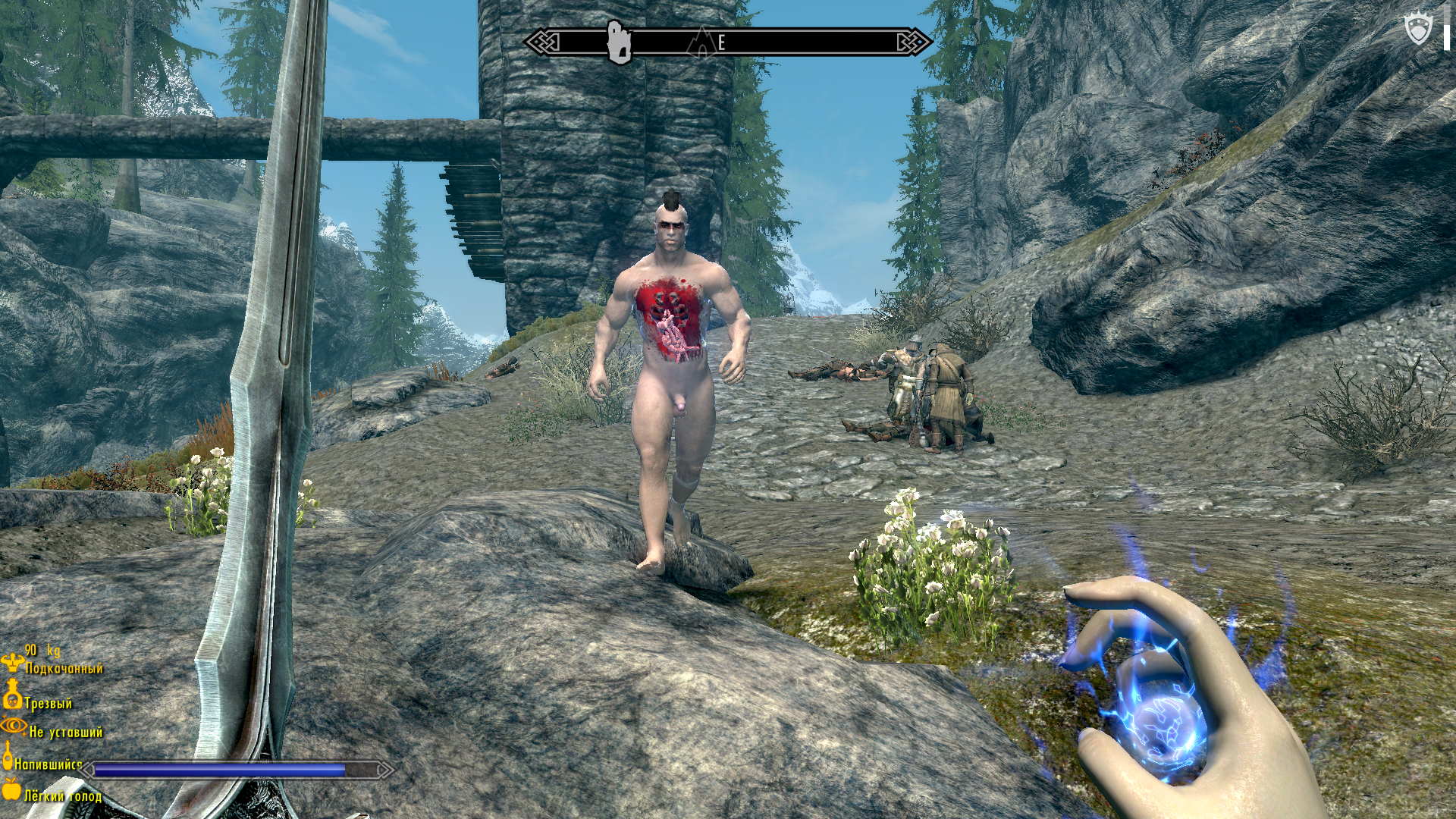The height and width of the screenshot is (819, 1456).
Task: Select the 90 kg body weight status icon
Action: click(x=12, y=662)
